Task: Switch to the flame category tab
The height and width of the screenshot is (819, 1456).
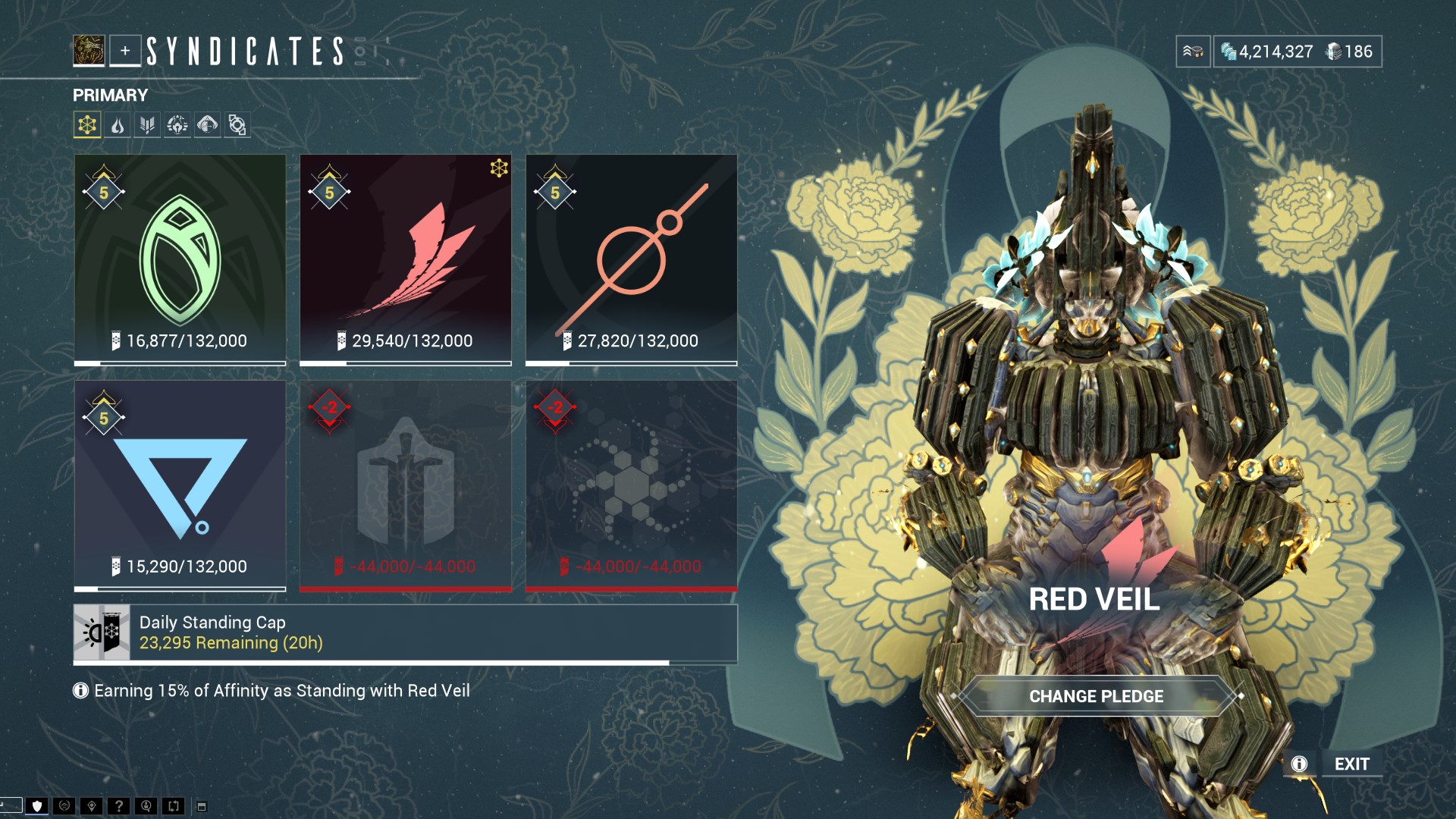Action: (x=118, y=125)
